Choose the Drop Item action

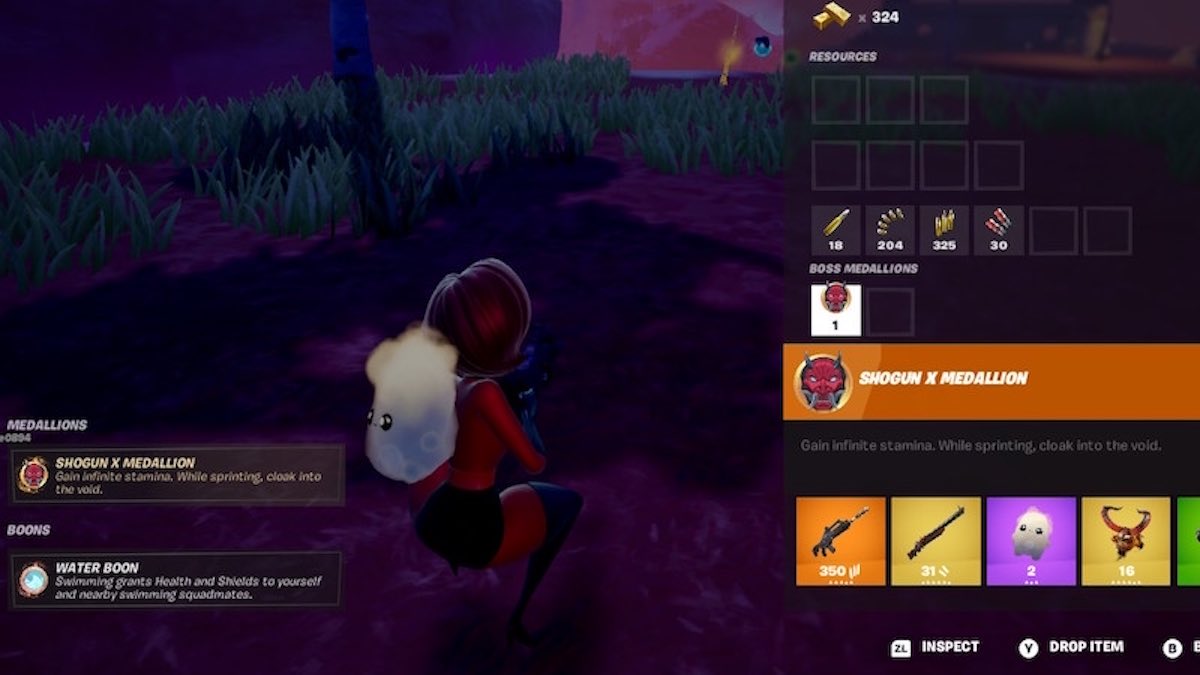click(1072, 647)
